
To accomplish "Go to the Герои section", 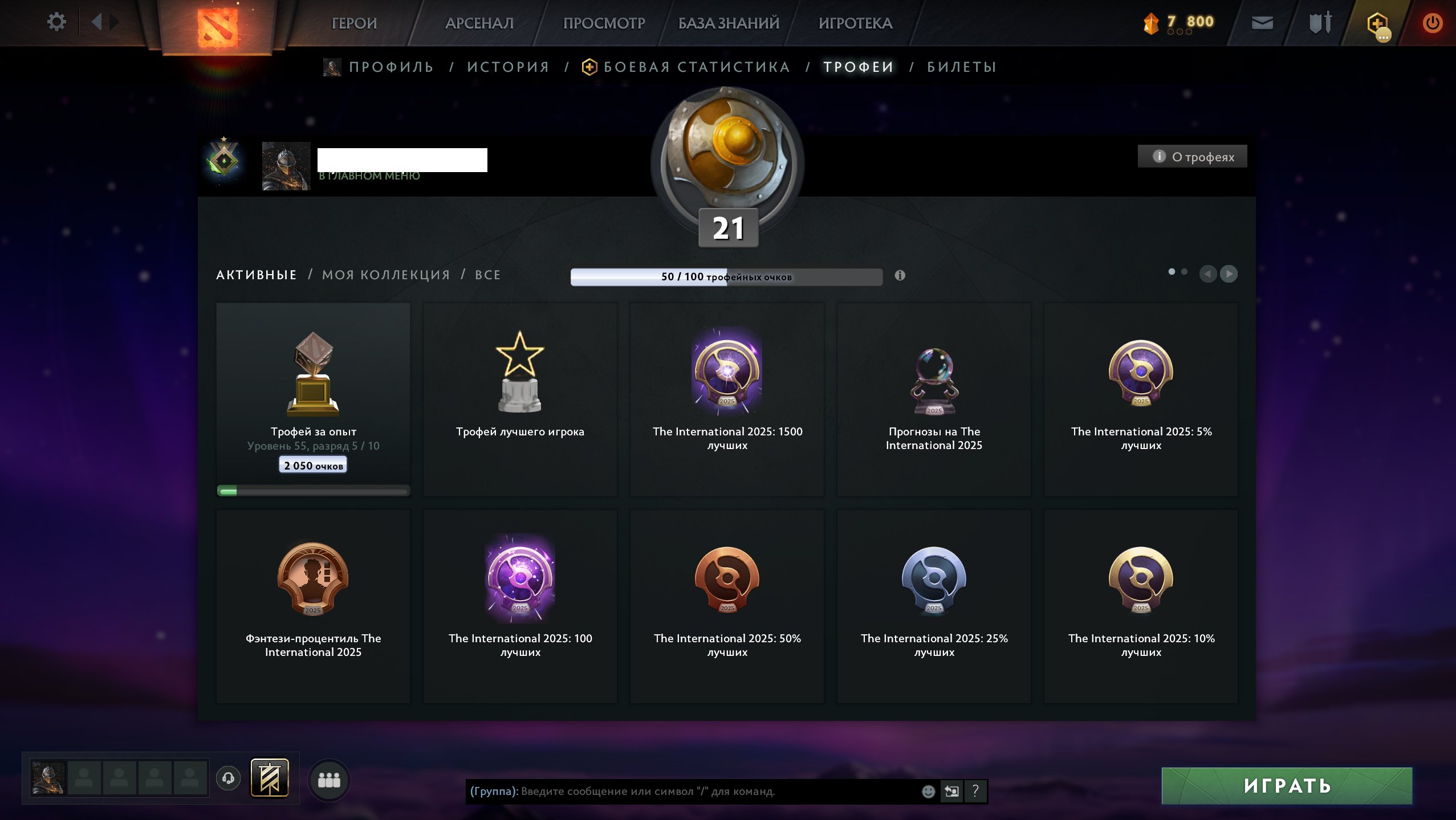I will (x=354, y=23).
